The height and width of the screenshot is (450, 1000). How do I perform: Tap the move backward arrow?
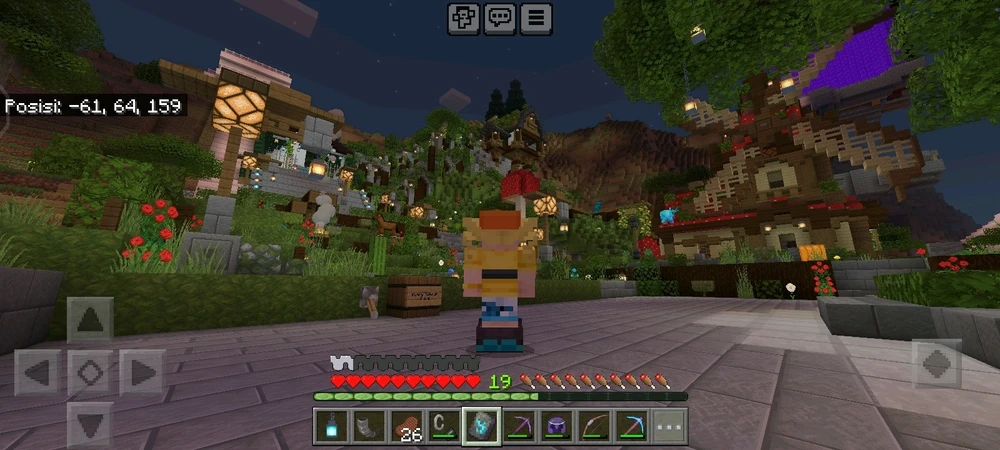[x=90, y=423]
